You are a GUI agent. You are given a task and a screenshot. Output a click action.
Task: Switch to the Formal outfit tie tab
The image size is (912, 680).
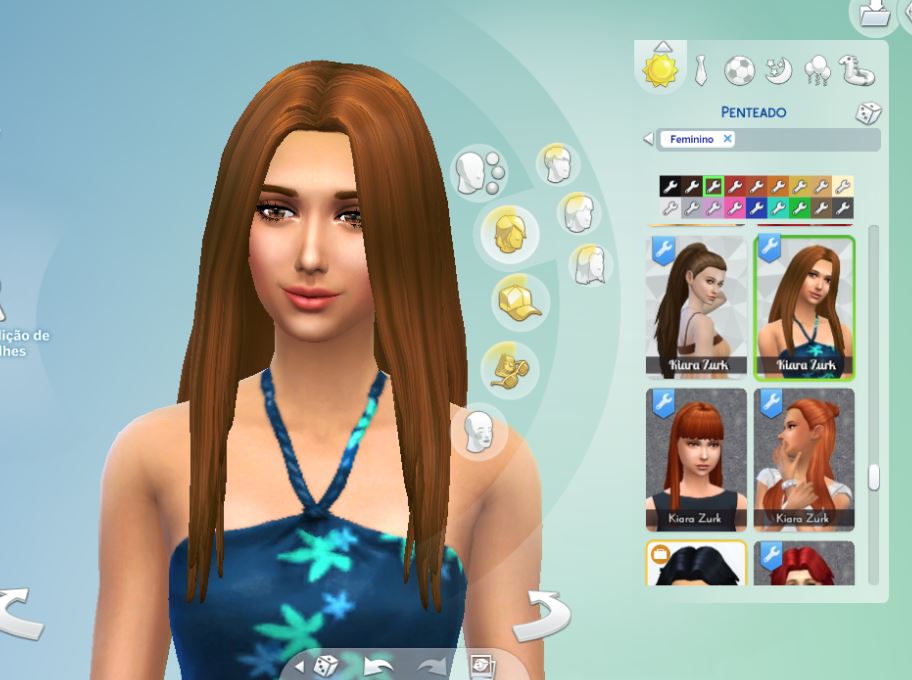701,70
